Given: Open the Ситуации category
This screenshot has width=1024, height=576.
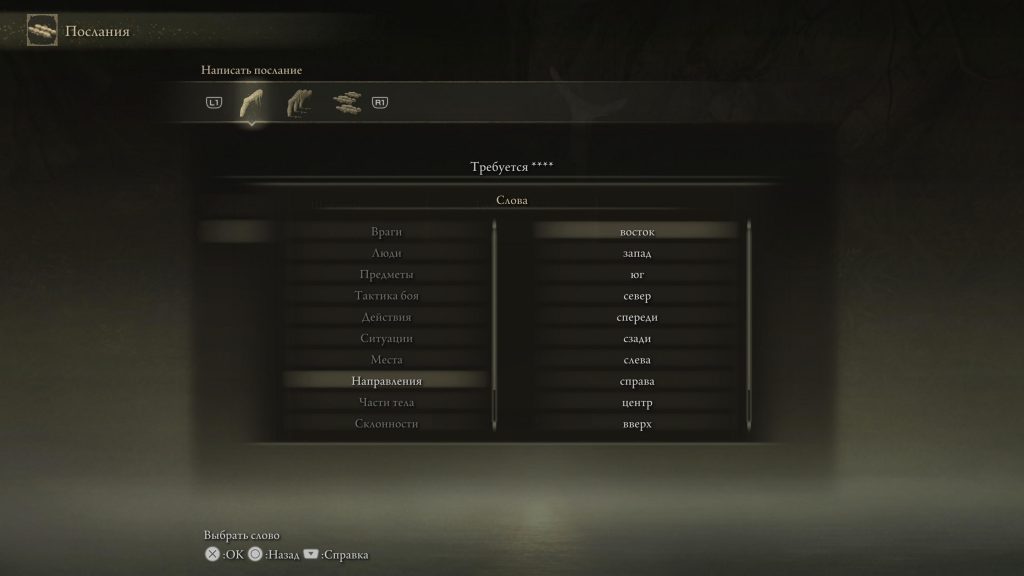Looking at the screenshot, I should [x=386, y=339].
